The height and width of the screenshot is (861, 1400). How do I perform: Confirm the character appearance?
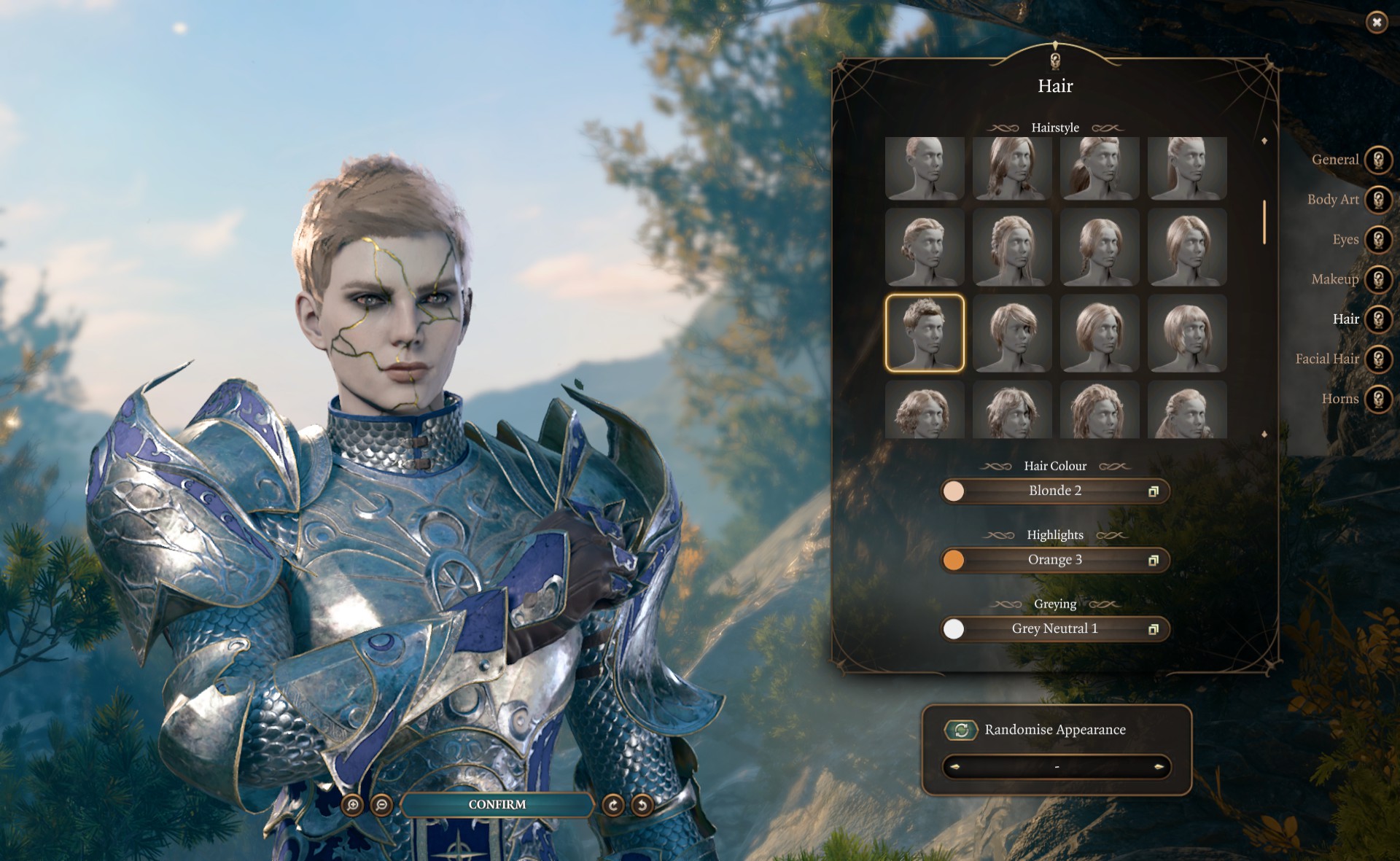[x=497, y=804]
